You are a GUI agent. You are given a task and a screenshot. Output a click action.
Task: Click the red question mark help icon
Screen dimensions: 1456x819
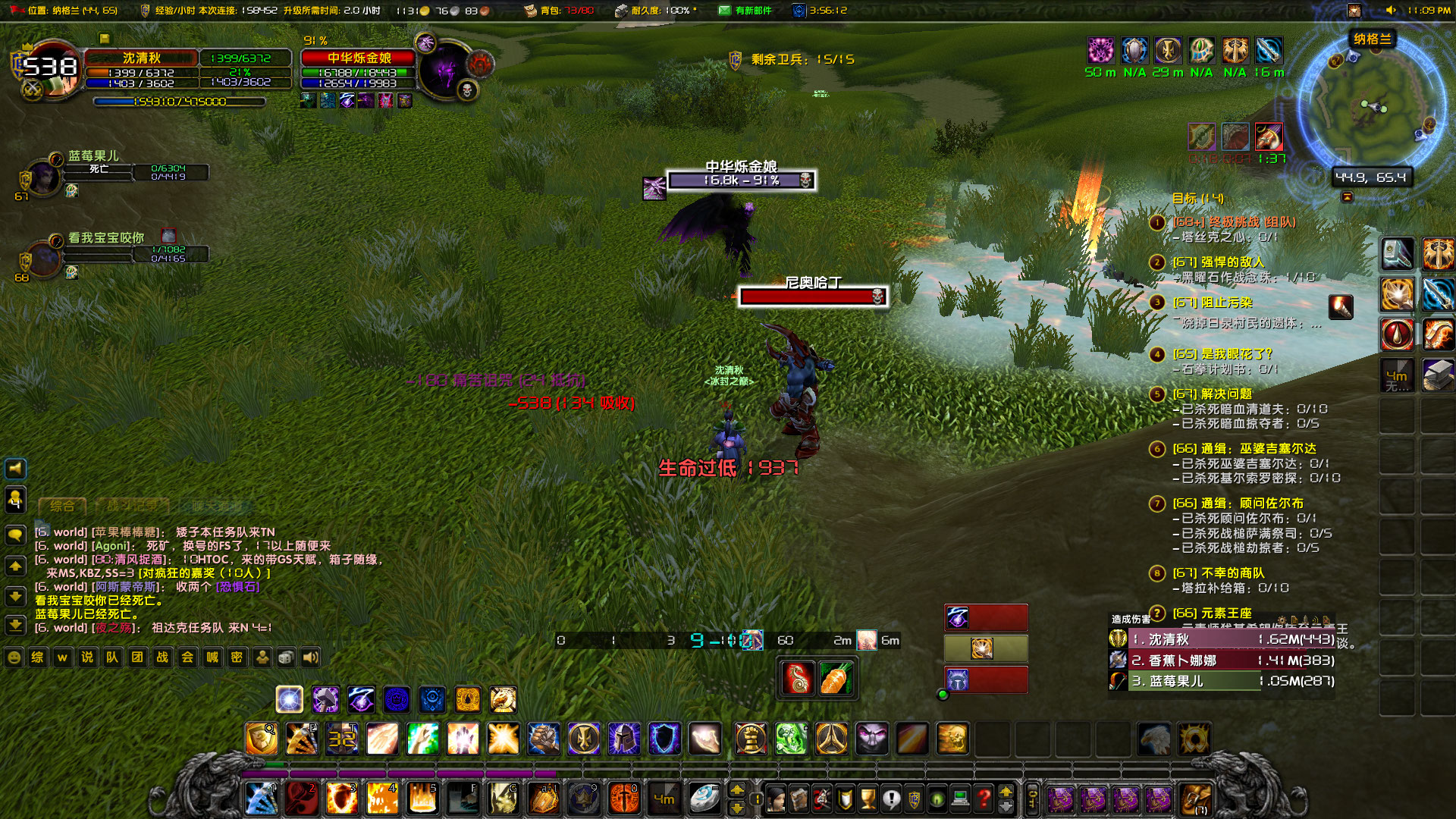click(981, 796)
